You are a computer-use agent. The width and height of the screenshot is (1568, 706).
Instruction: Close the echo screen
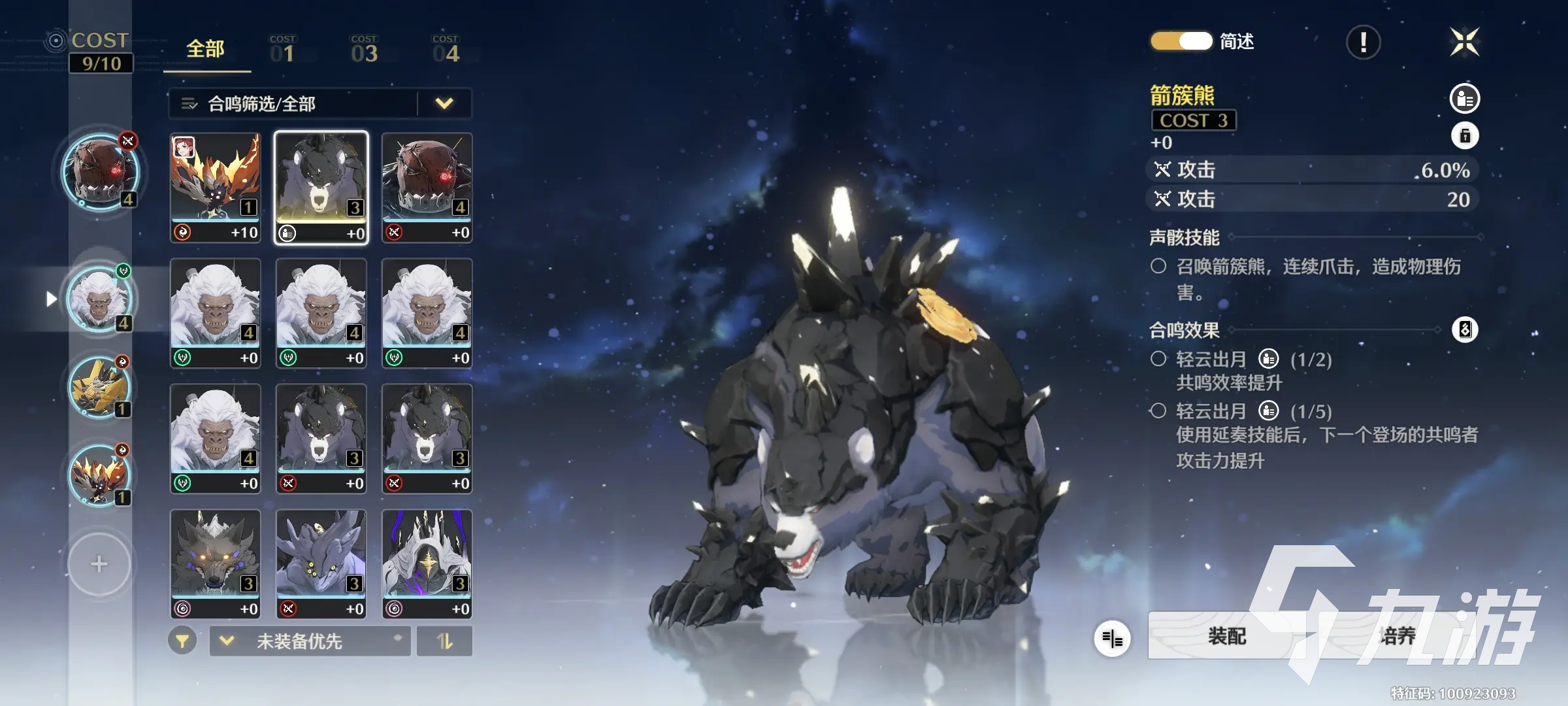click(1464, 42)
